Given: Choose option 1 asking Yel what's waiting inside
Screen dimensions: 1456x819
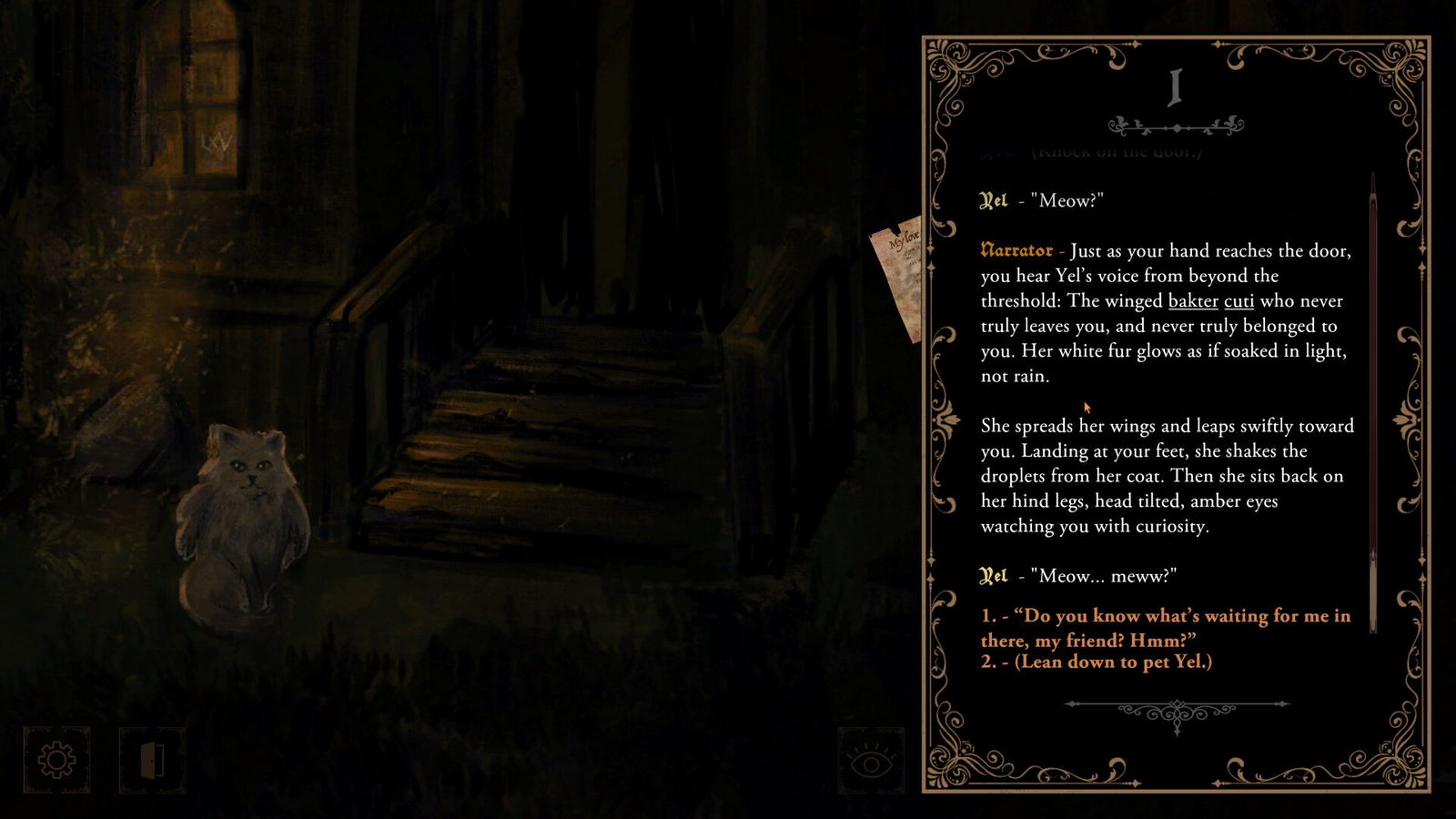Looking at the screenshot, I should tap(1165, 627).
